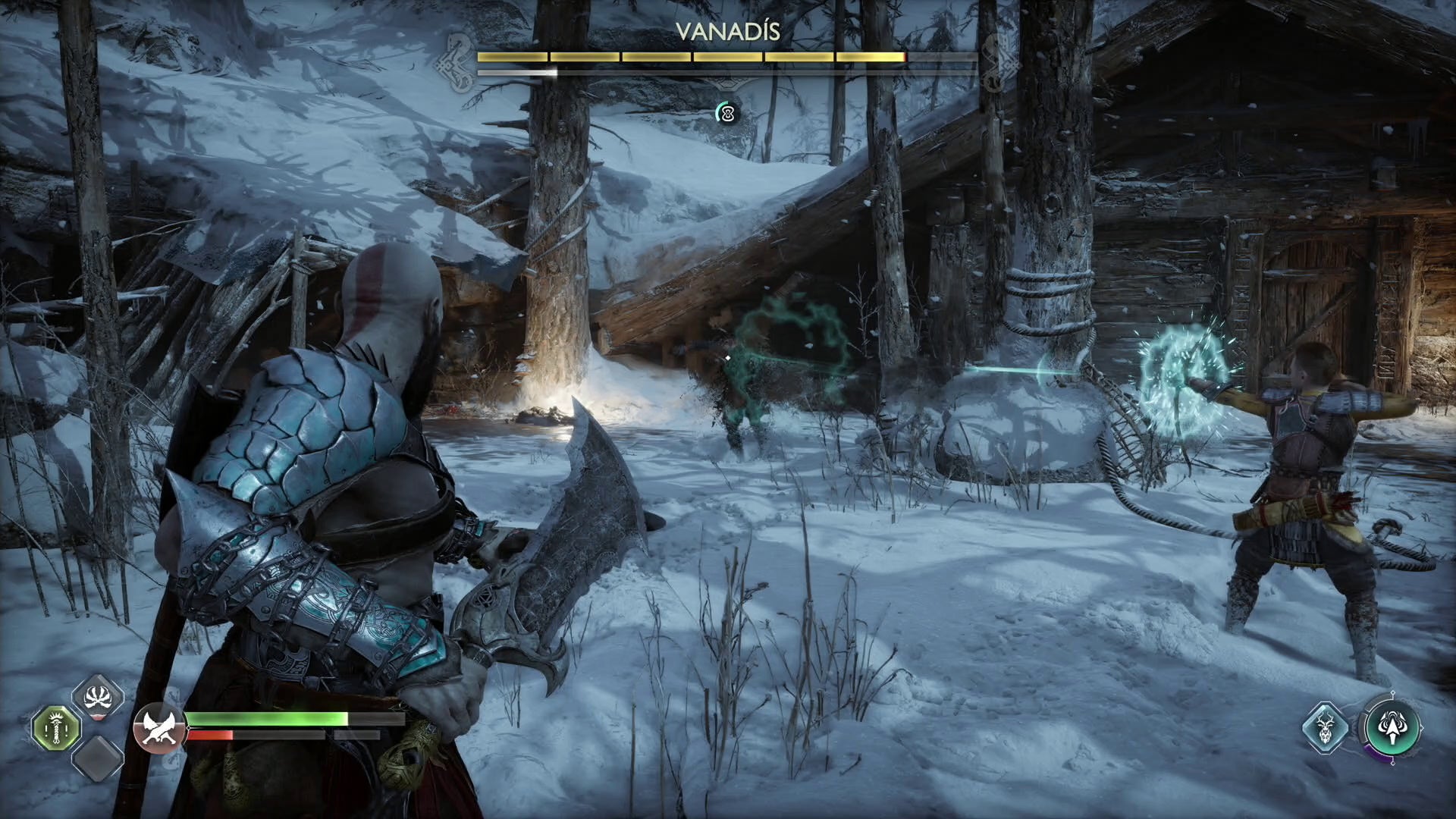Select the empty grey runic slot

(98, 758)
